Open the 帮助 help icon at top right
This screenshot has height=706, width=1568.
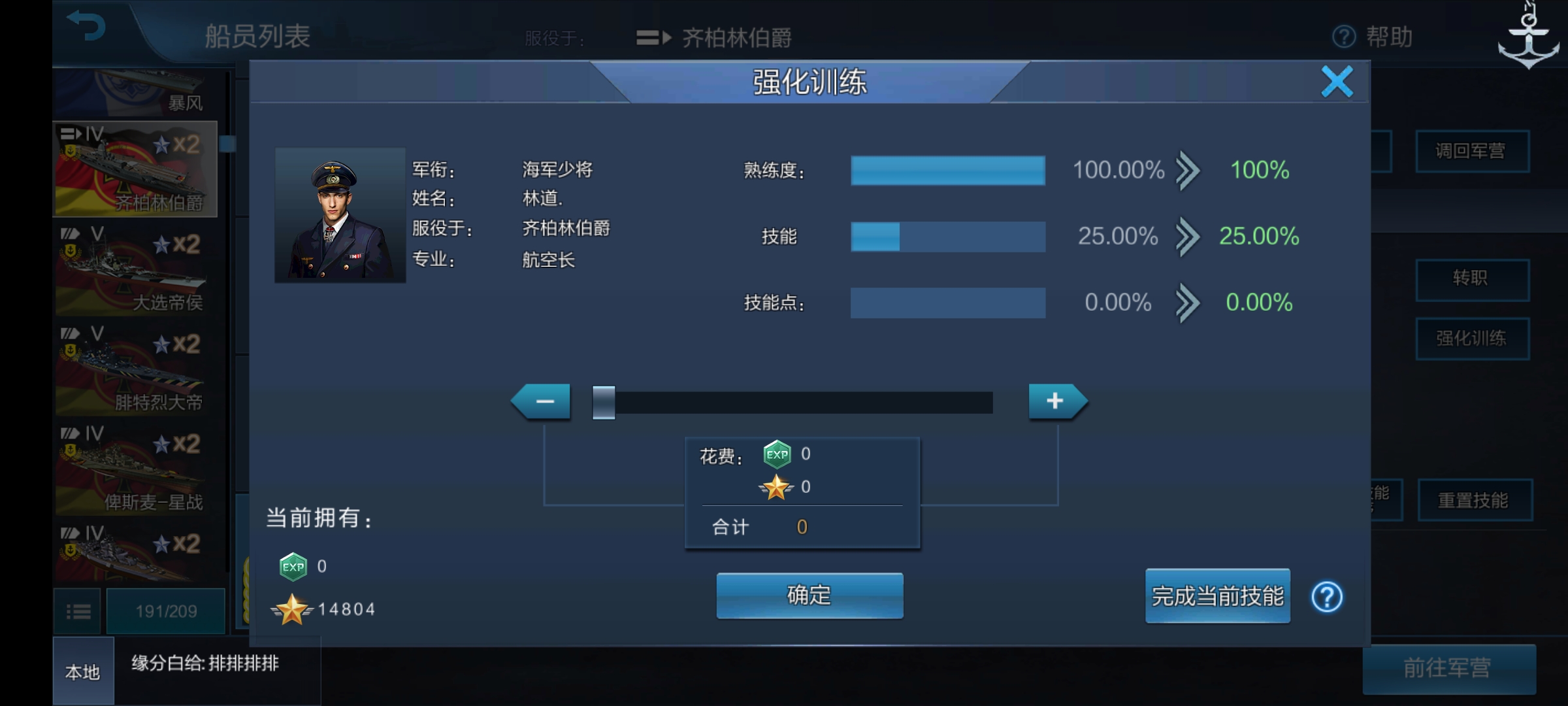(x=1343, y=38)
